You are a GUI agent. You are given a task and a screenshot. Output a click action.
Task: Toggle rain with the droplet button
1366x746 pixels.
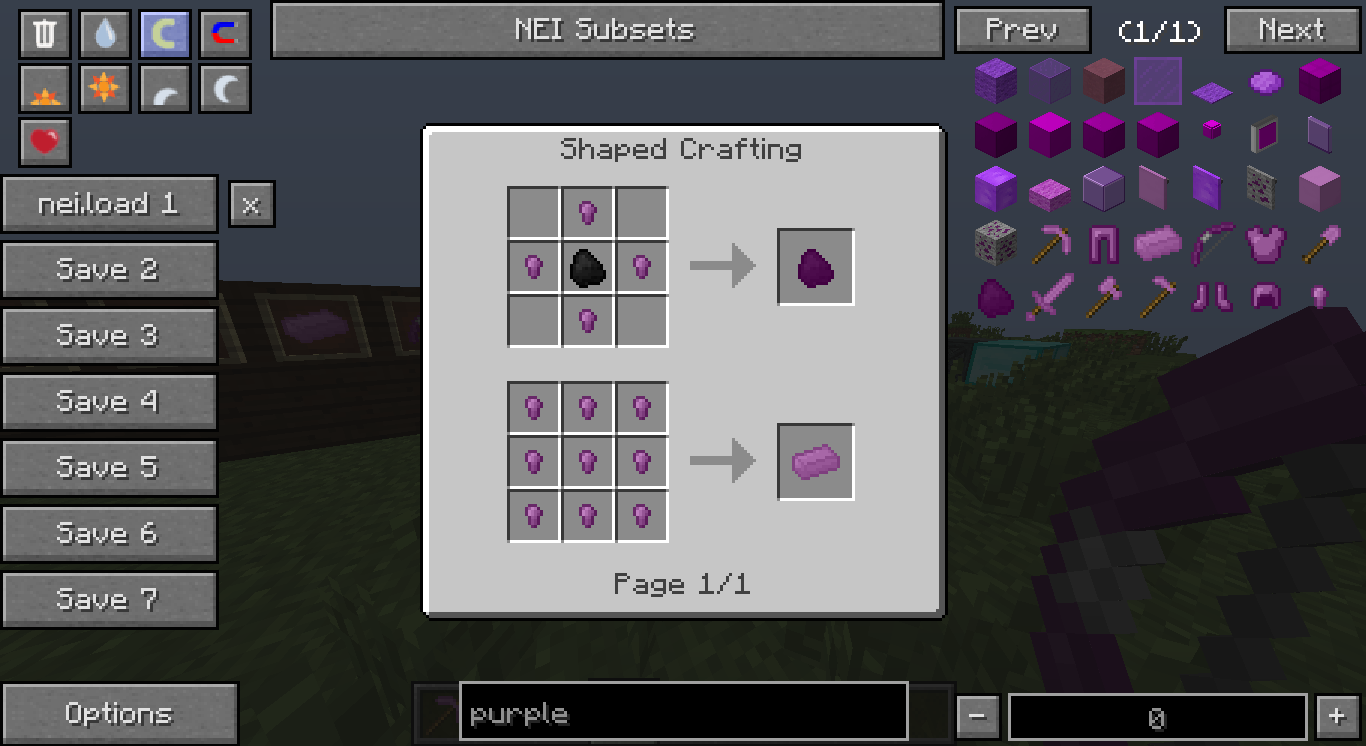pos(103,33)
